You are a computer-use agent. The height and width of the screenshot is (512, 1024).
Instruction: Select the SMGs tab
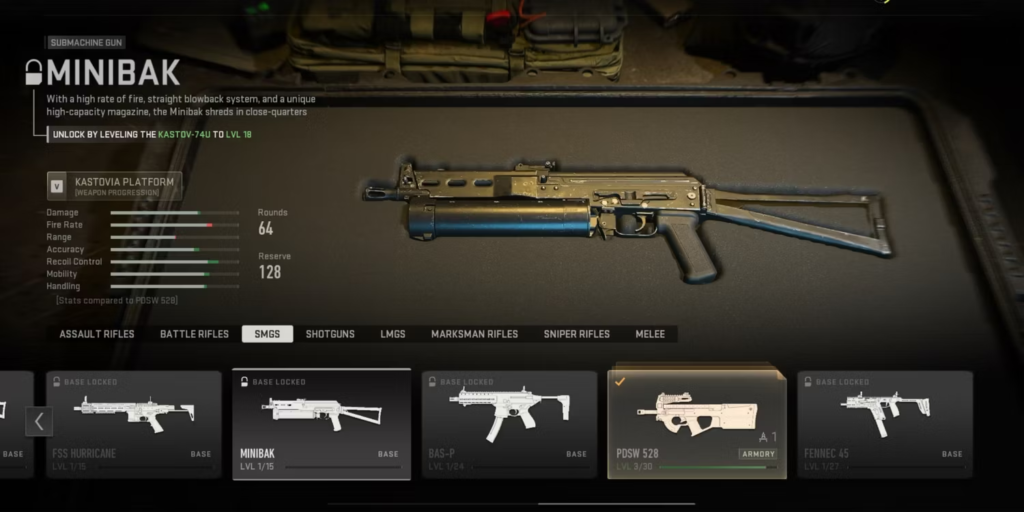pos(267,334)
